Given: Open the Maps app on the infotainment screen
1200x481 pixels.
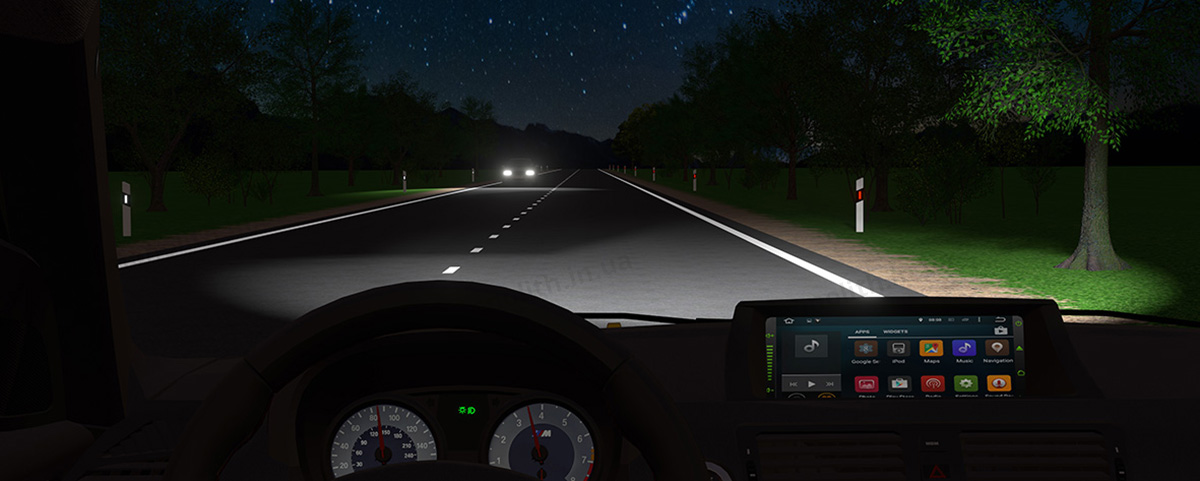Looking at the screenshot, I should [931, 349].
